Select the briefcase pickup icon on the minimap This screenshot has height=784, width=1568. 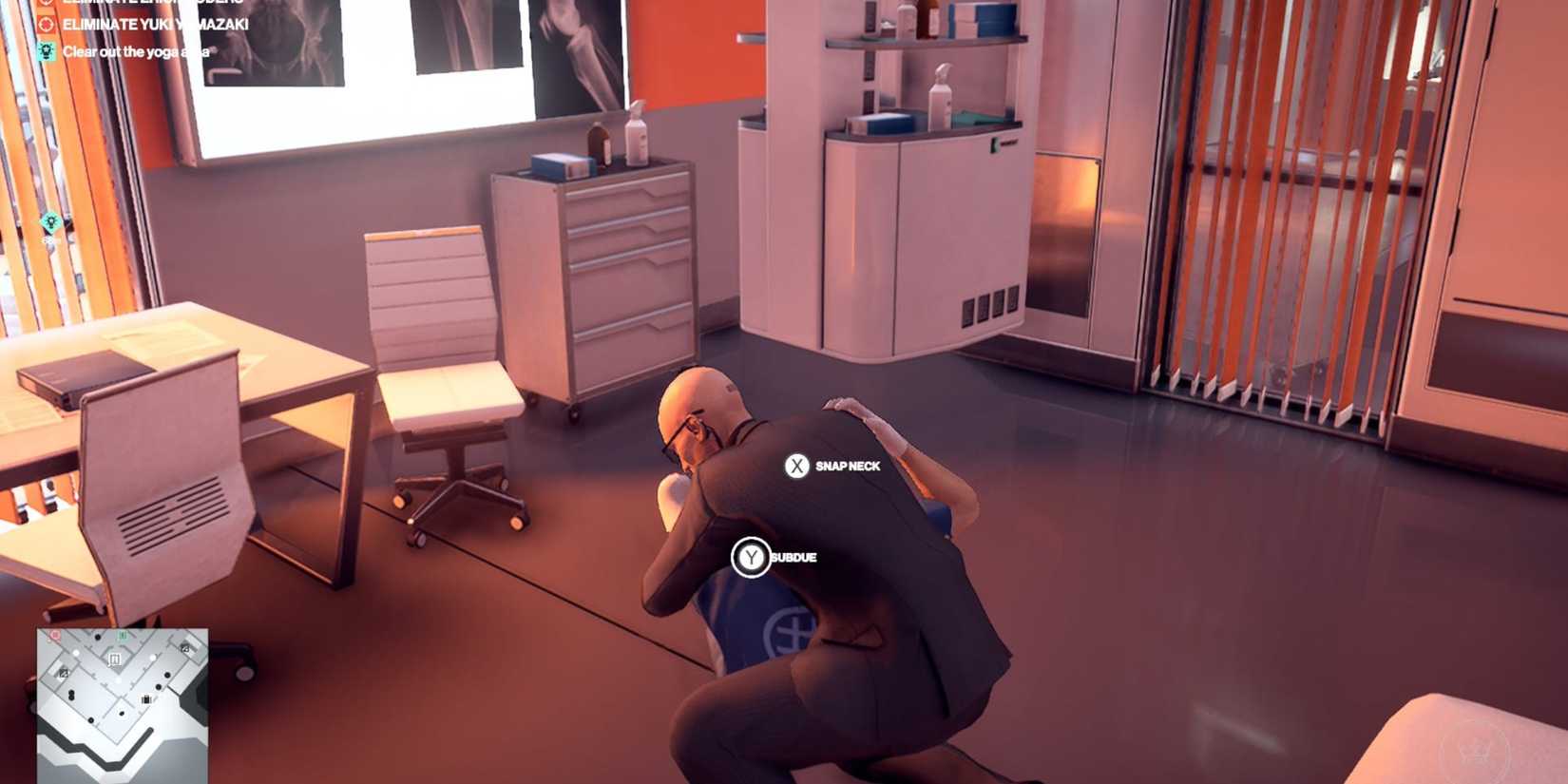(146, 698)
